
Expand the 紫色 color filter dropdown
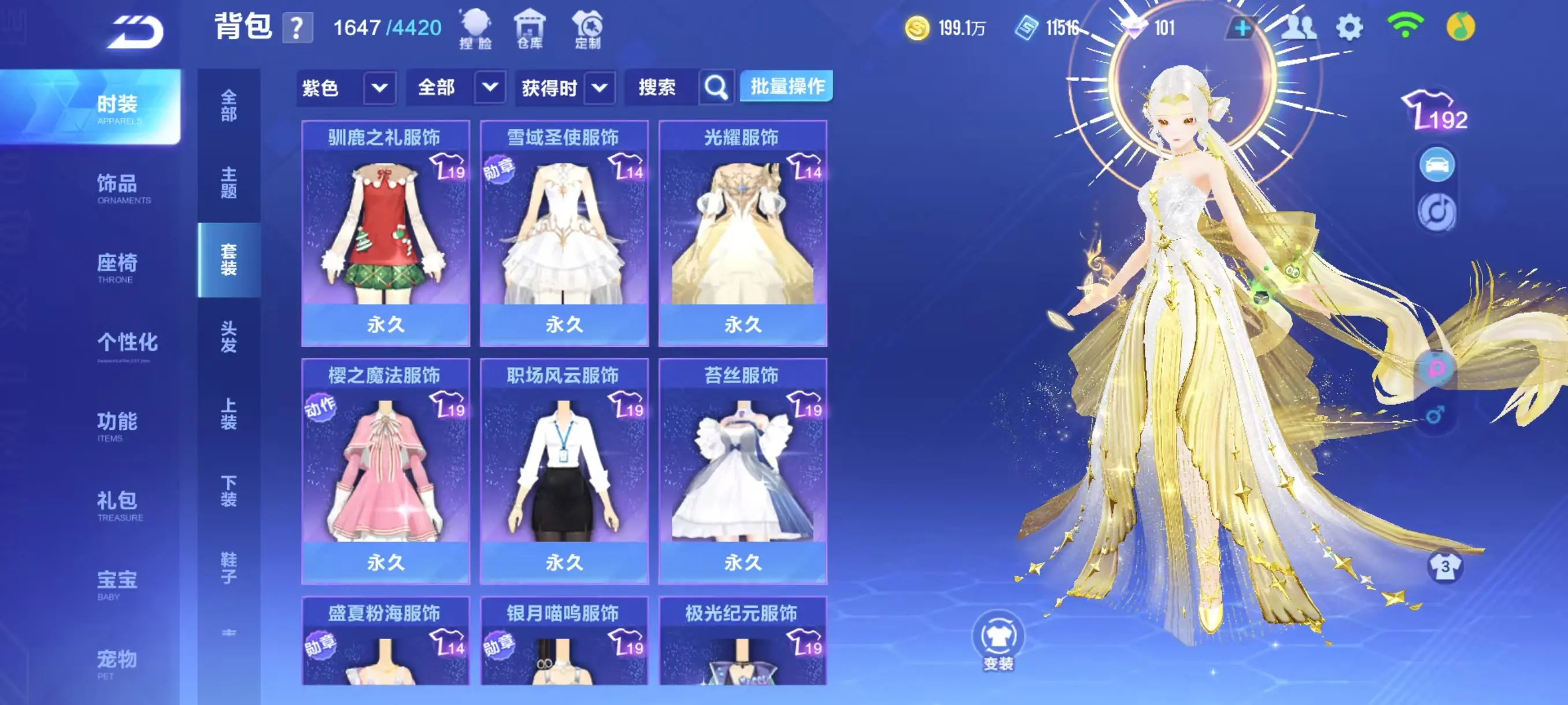pyautogui.click(x=379, y=88)
